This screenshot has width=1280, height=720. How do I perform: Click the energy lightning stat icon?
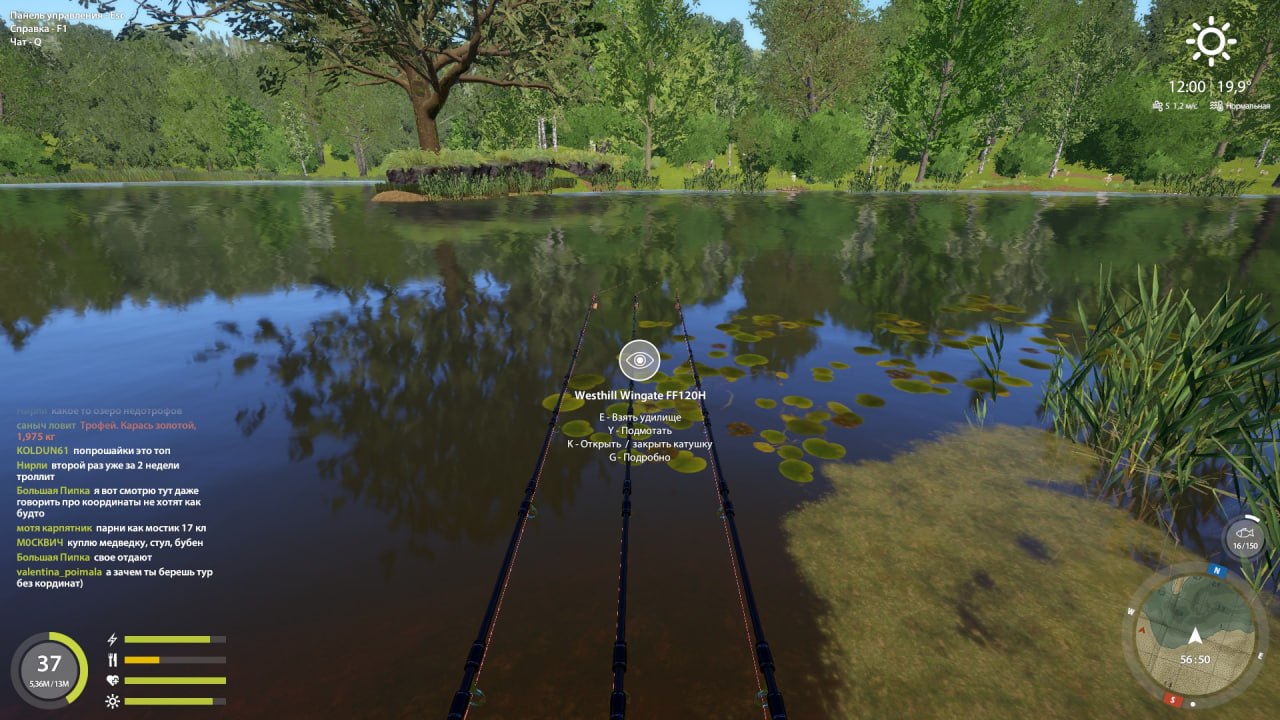(x=112, y=640)
